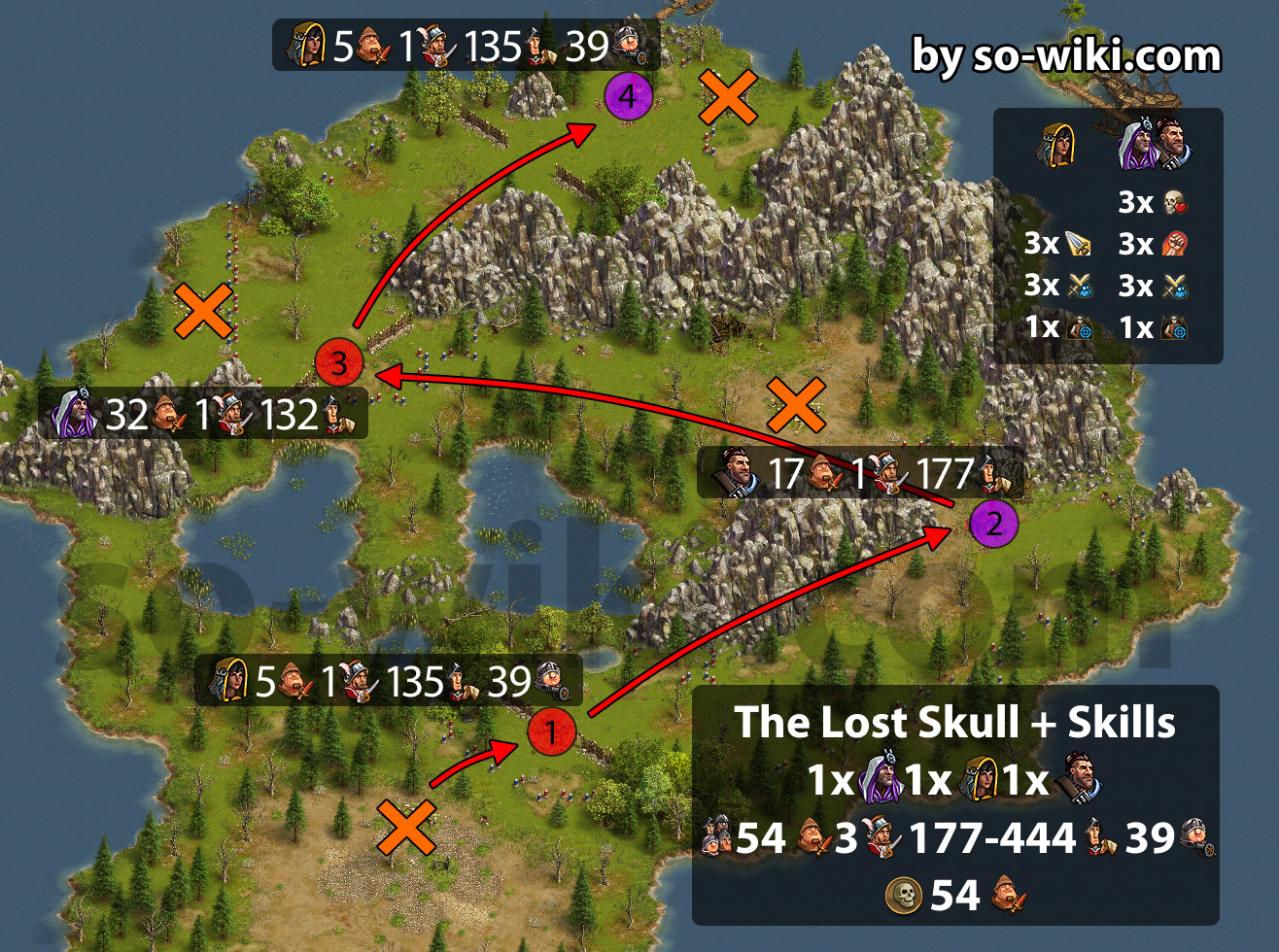This screenshot has width=1279, height=952.
Task: Select the purple marker numbered 4
Action: click(x=628, y=96)
